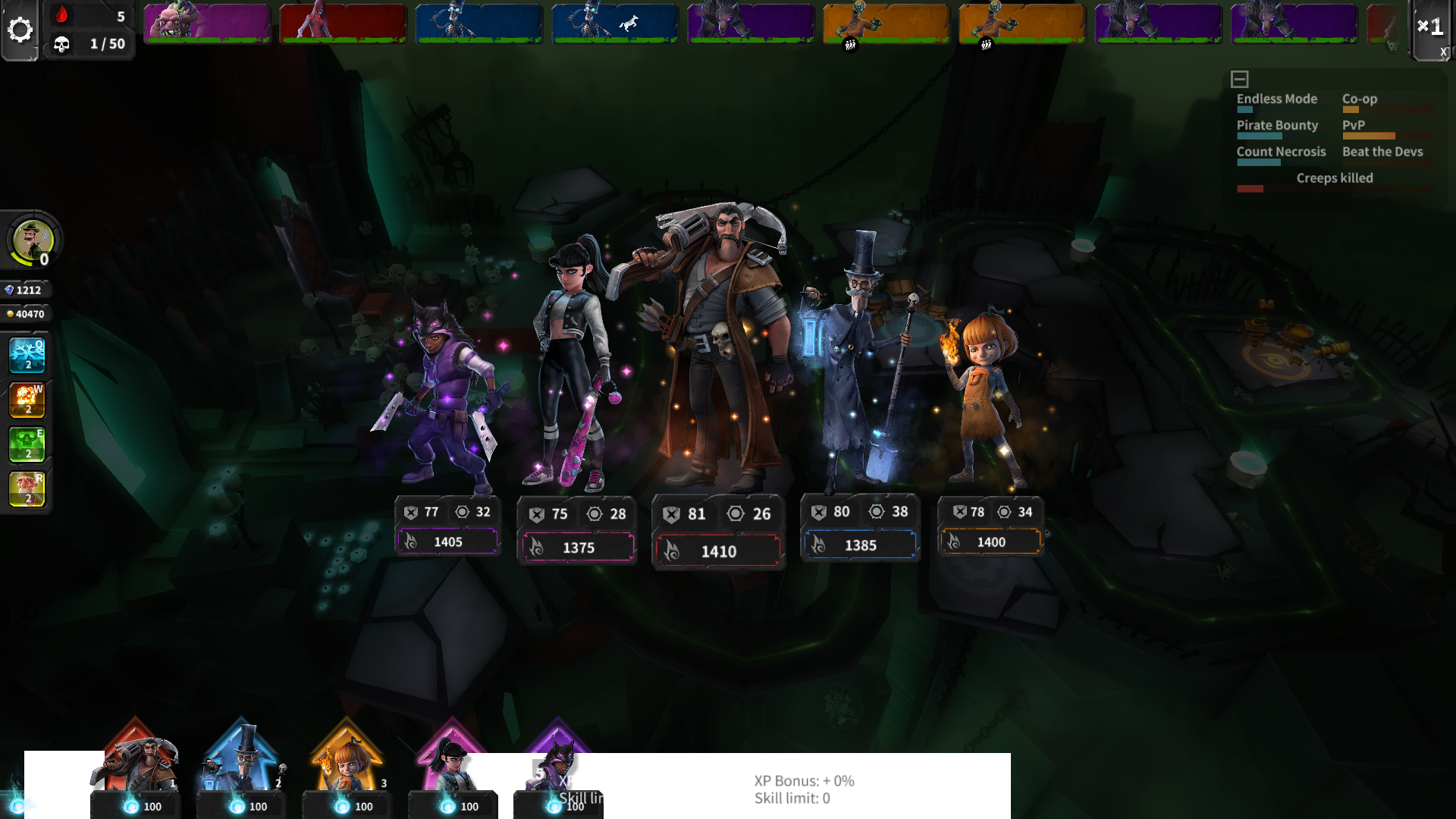This screenshot has height=819, width=1456.
Task: Toggle the ×1 game speed control
Action: coord(1430,27)
